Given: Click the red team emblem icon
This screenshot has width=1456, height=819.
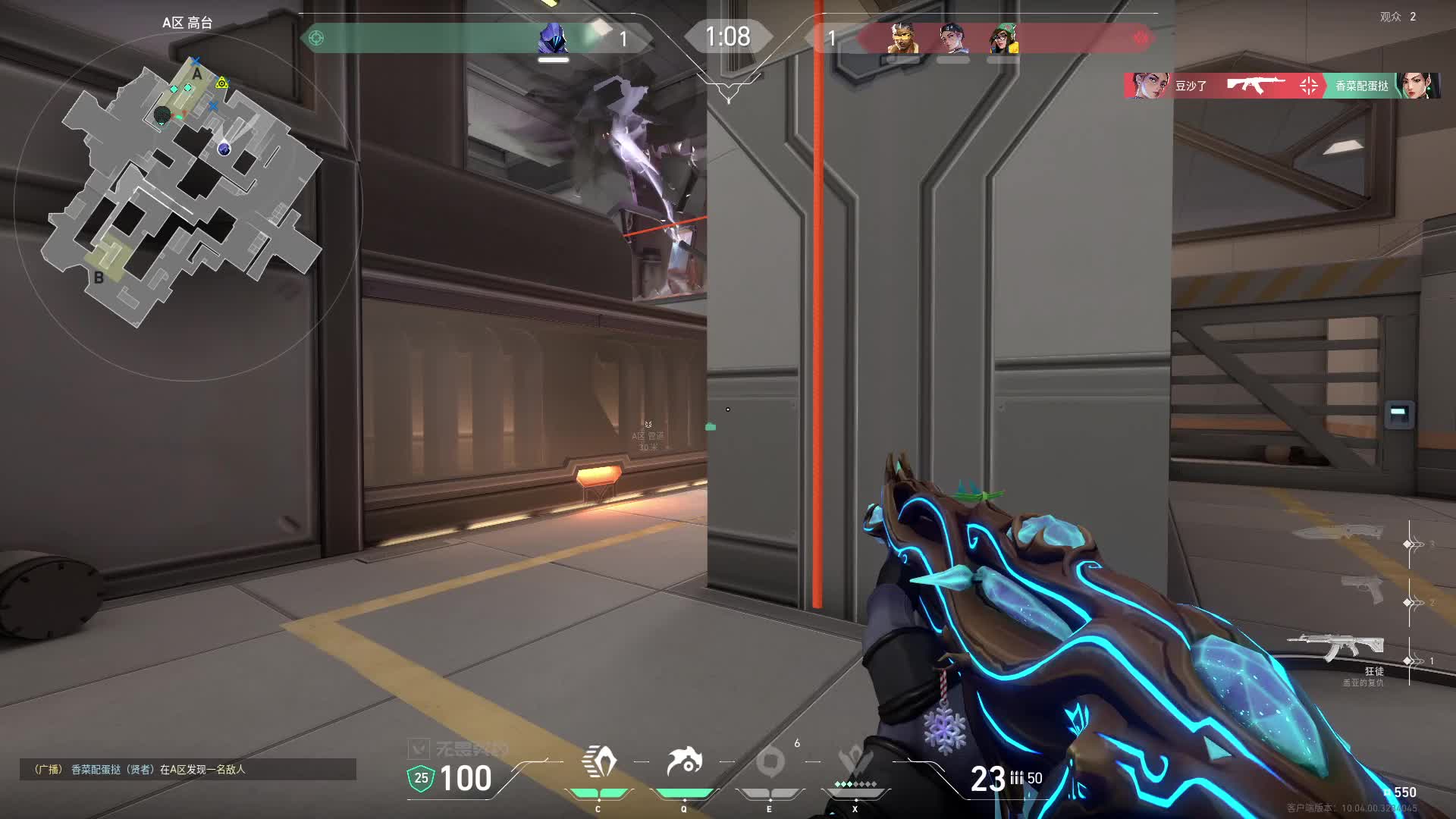Looking at the screenshot, I should point(1141,38).
